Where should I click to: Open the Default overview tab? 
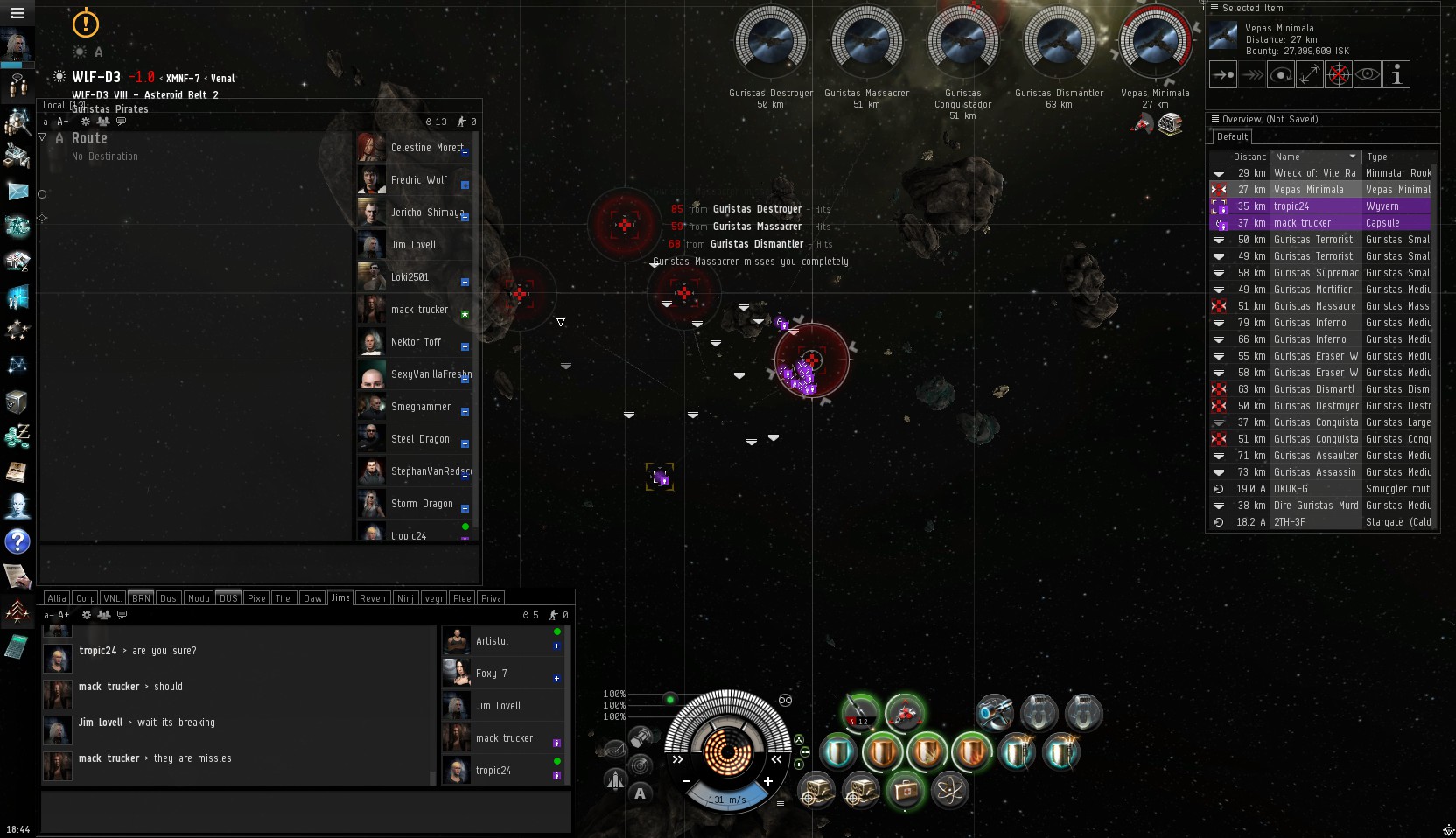coord(1232,137)
